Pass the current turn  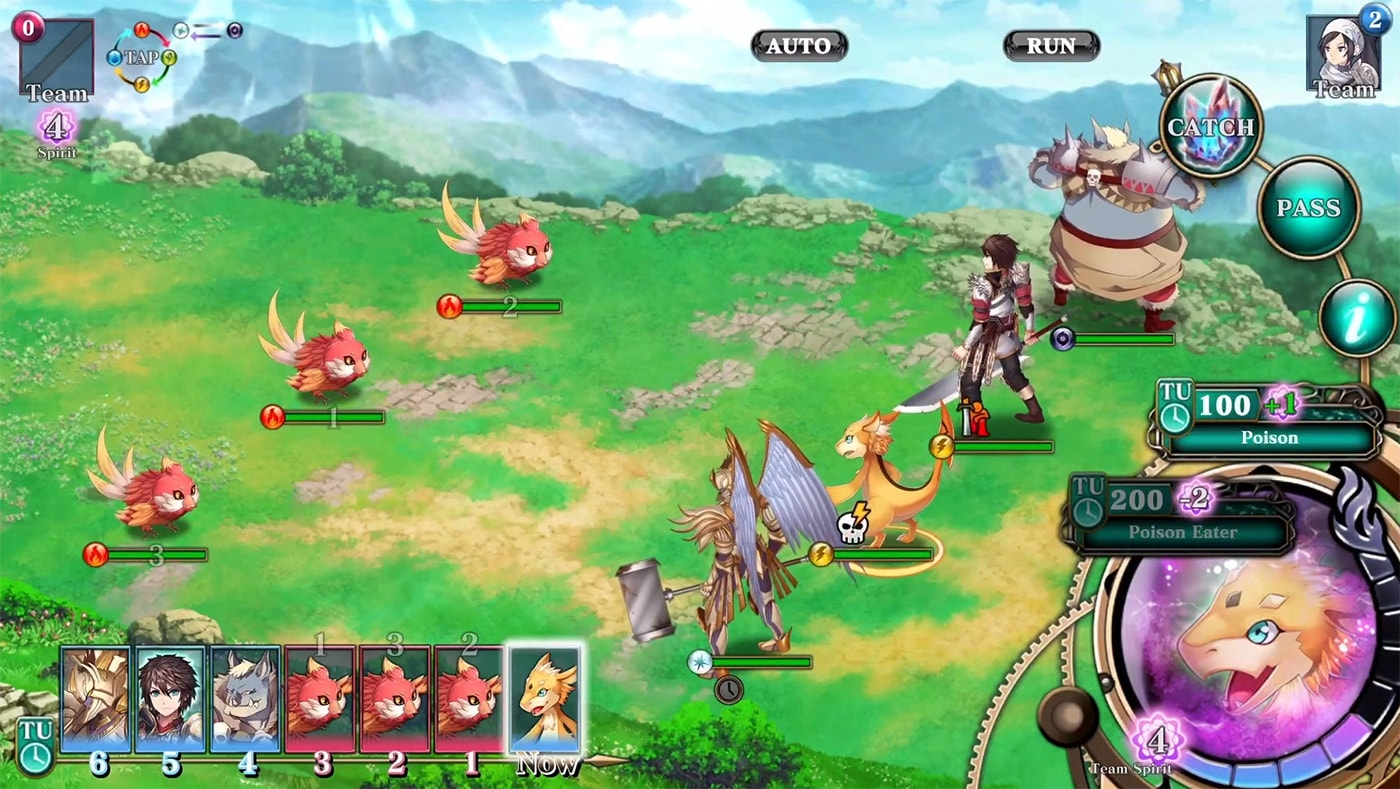tap(1308, 208)
